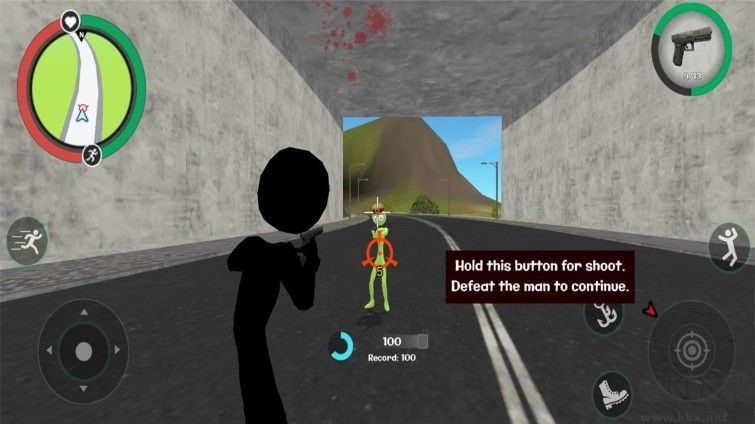Activate the boot kick button
This screenshot has width=755, height=424.
coord(611,393)
